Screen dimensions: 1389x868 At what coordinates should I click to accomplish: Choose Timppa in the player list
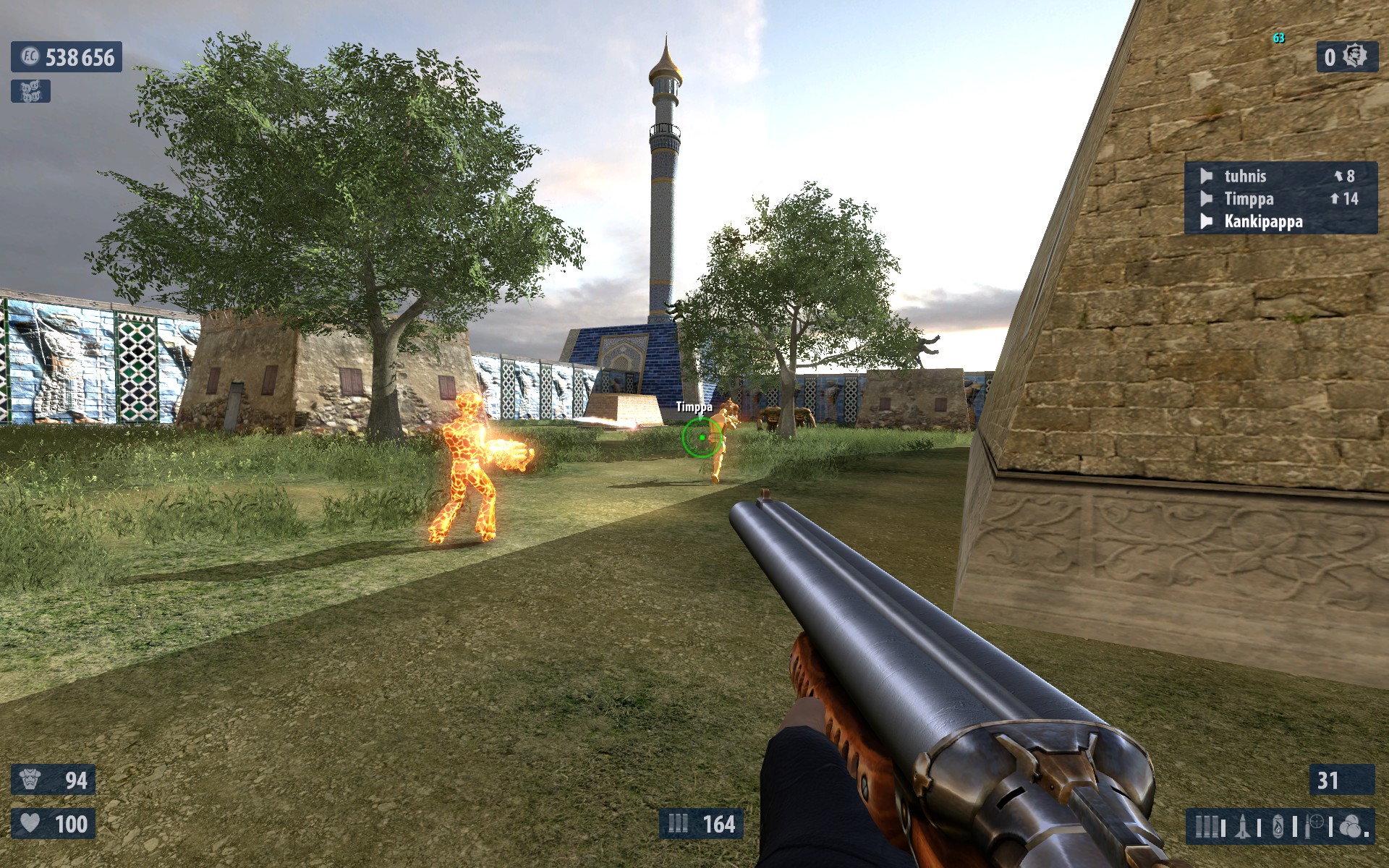coord(1249,199)
